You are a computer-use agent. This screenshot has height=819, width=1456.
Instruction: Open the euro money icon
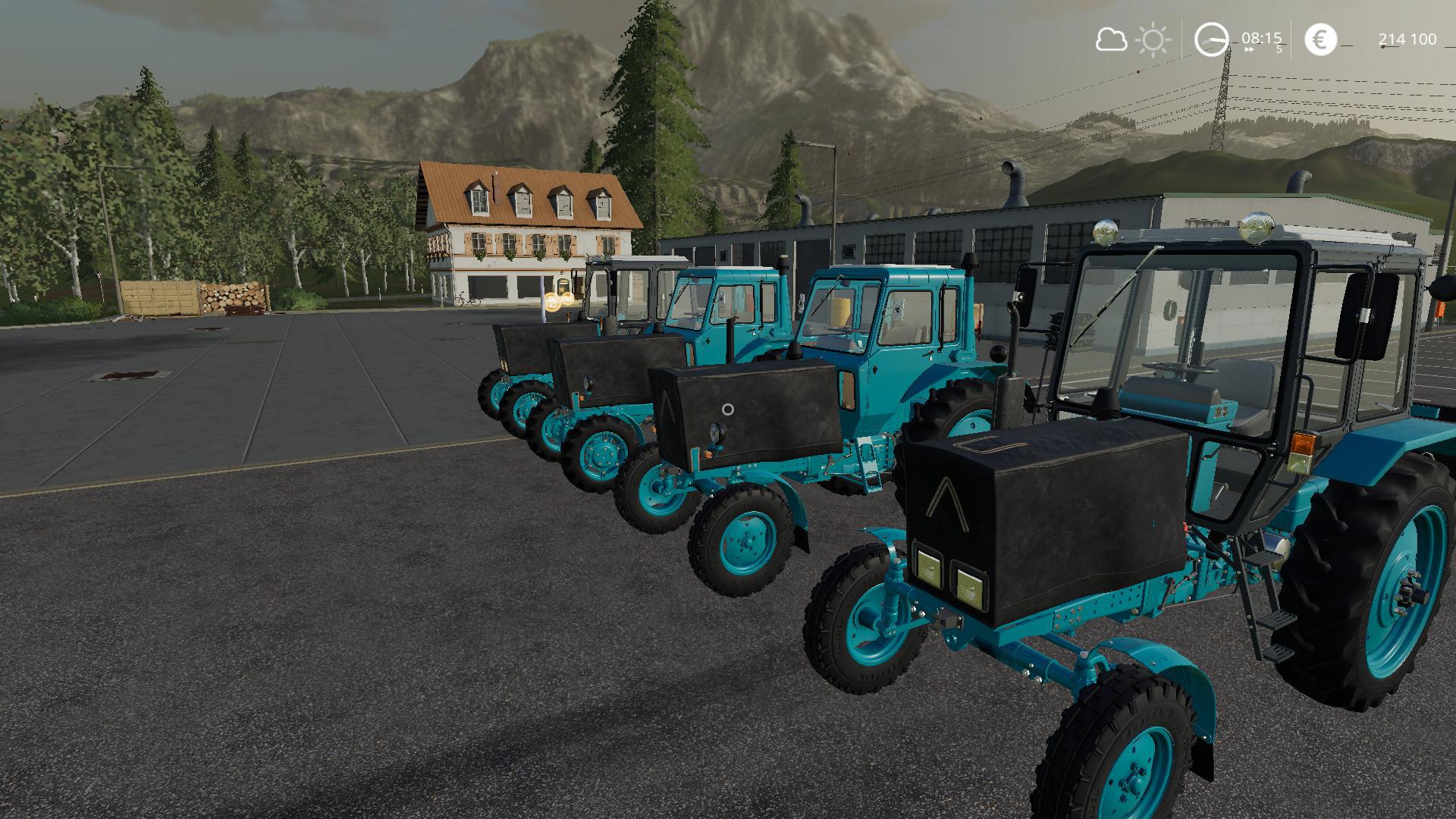[1321, 39]
